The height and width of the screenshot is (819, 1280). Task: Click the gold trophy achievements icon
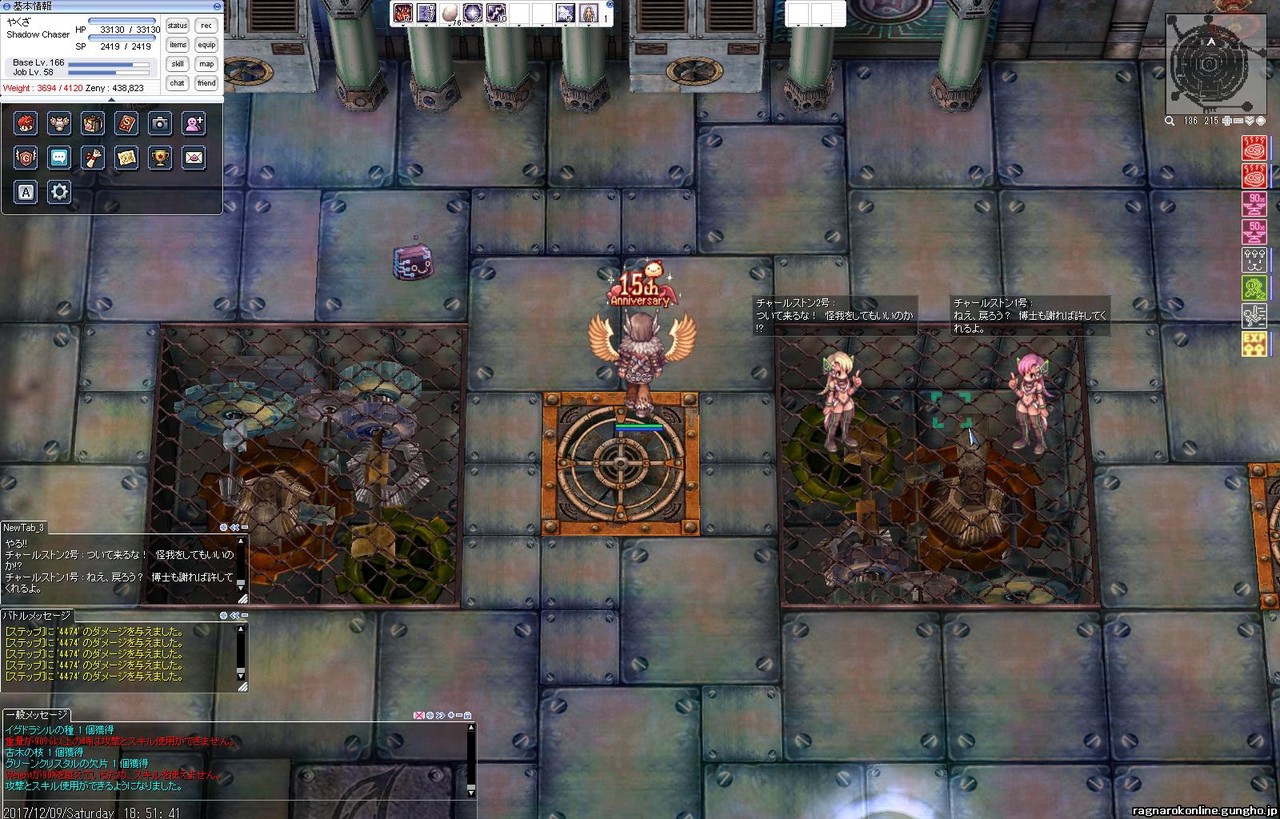pos(159,157)
